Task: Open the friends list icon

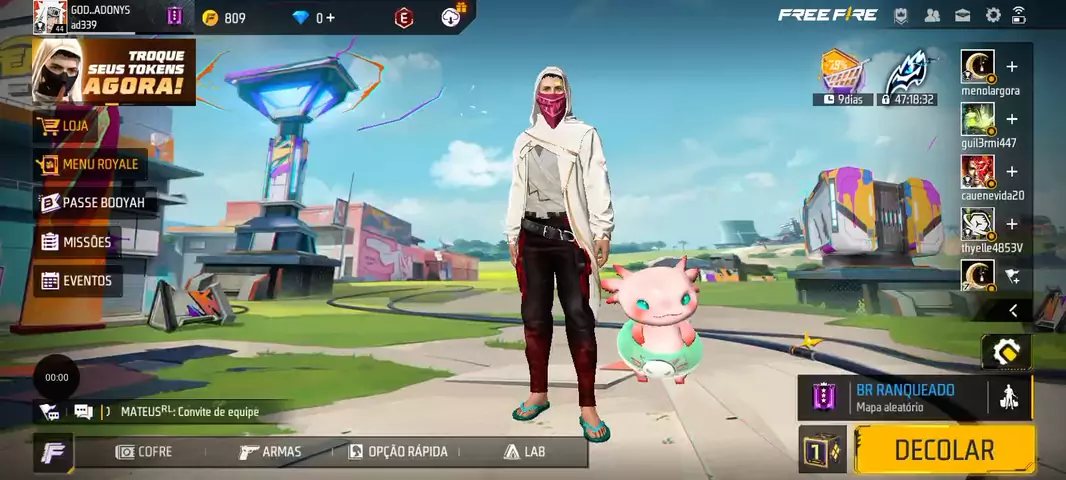Action: pos(932,15)
